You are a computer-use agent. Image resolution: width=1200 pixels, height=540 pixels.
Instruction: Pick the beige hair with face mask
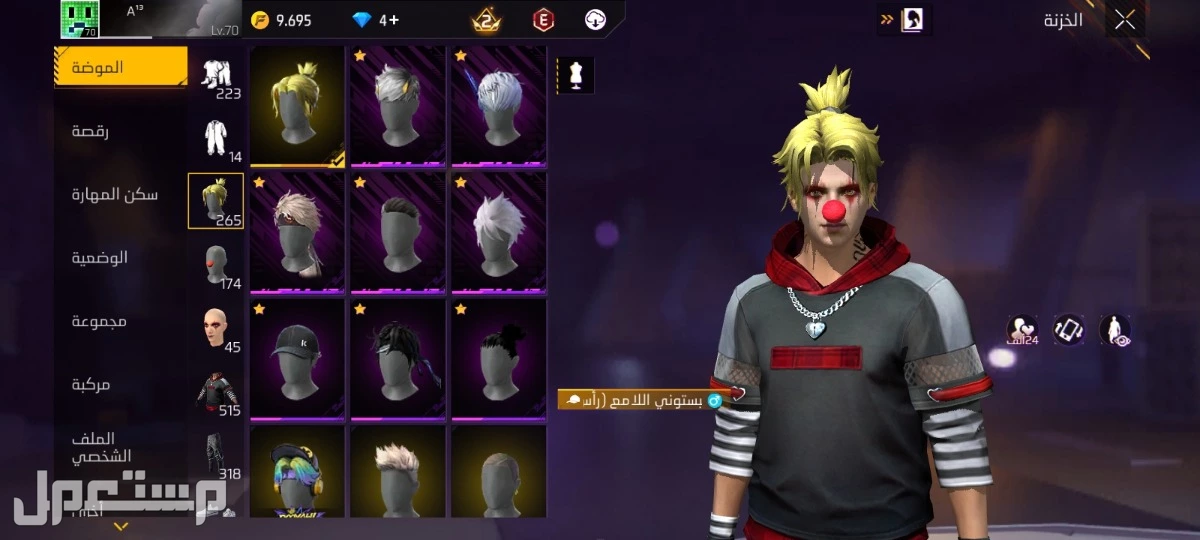click(297, 232)
